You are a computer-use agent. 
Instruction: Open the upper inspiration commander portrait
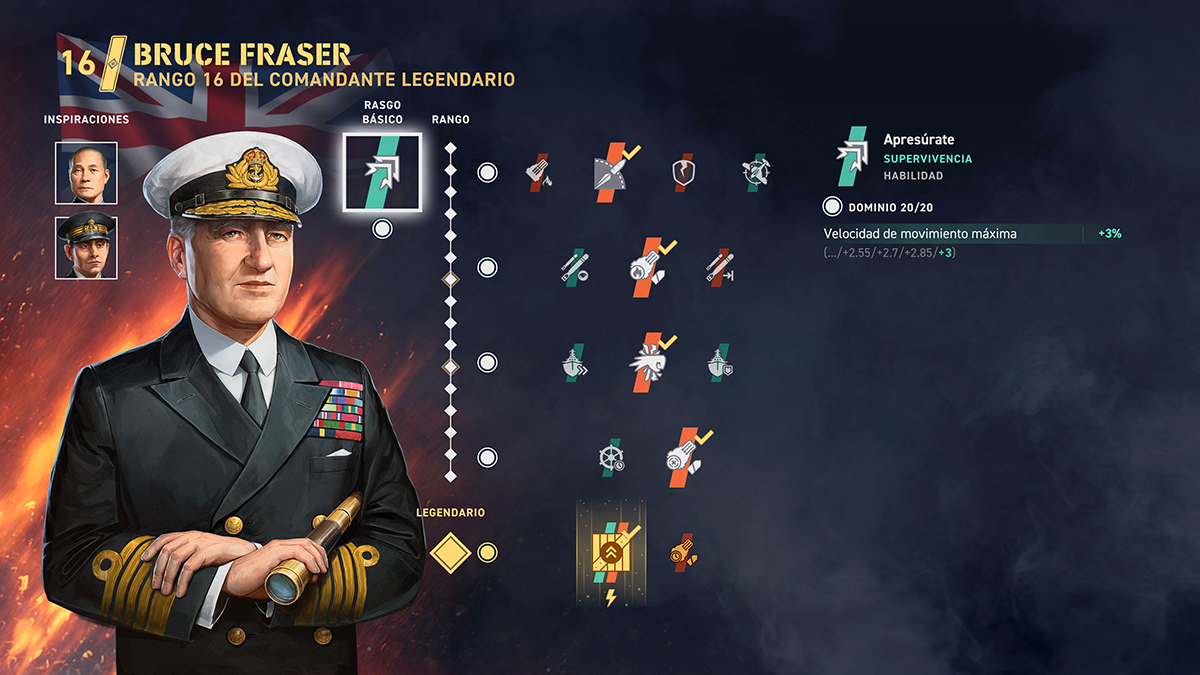(x=86, y=173)
